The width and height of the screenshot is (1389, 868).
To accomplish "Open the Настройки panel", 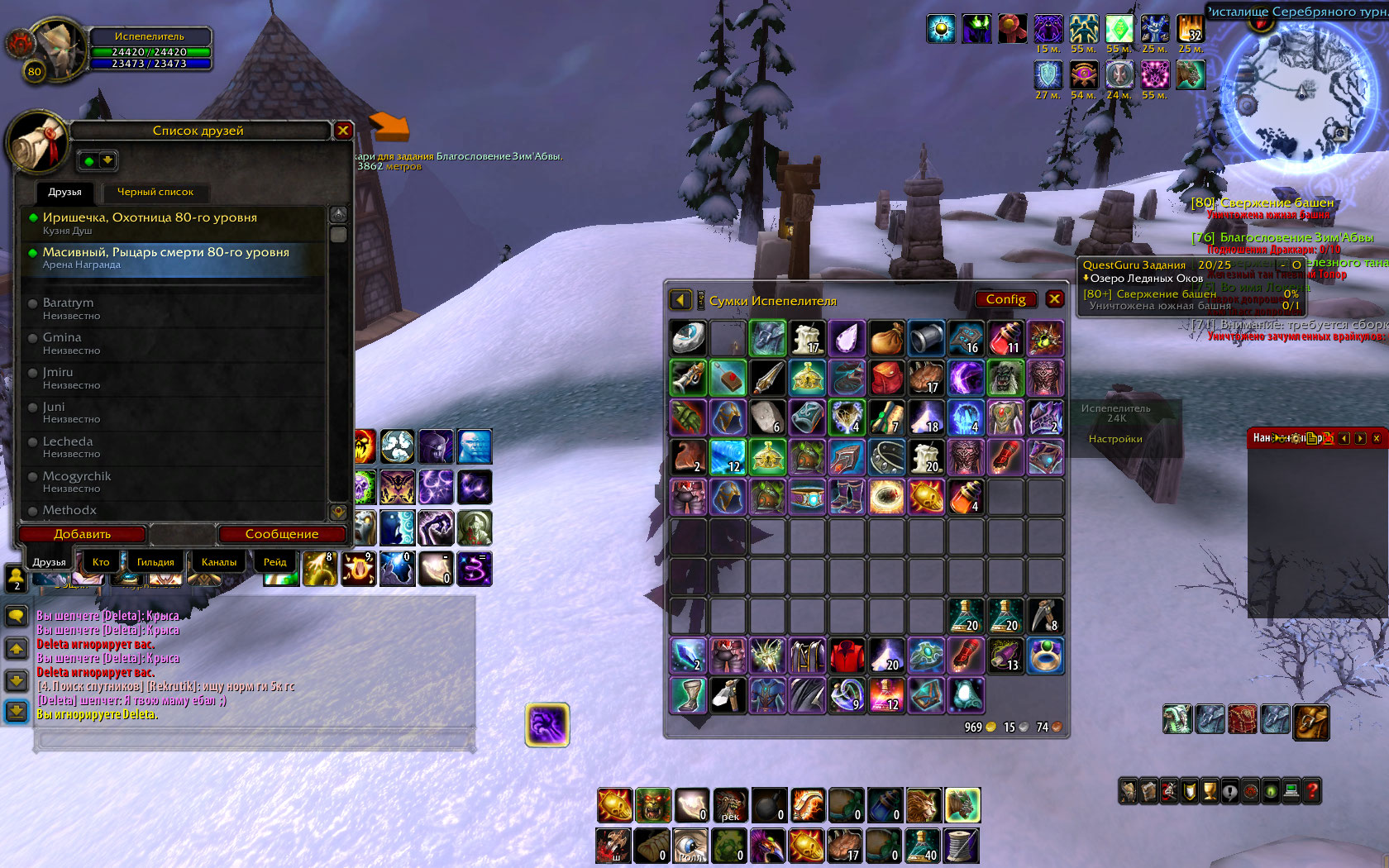I will pyautogui.click(x=1115, y=439).
